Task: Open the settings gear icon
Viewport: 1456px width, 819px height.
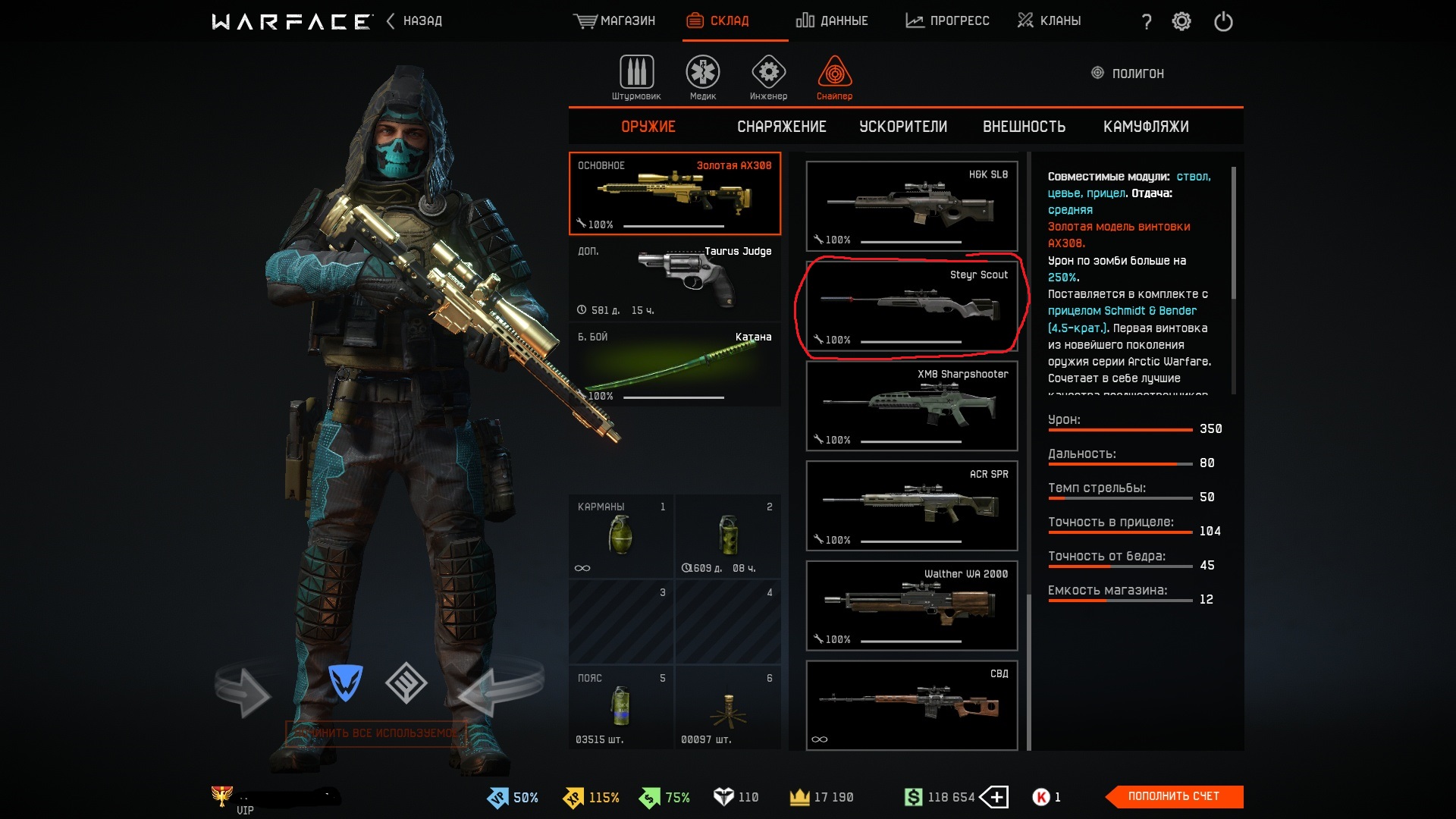Action: click(x=1181, y=21)
